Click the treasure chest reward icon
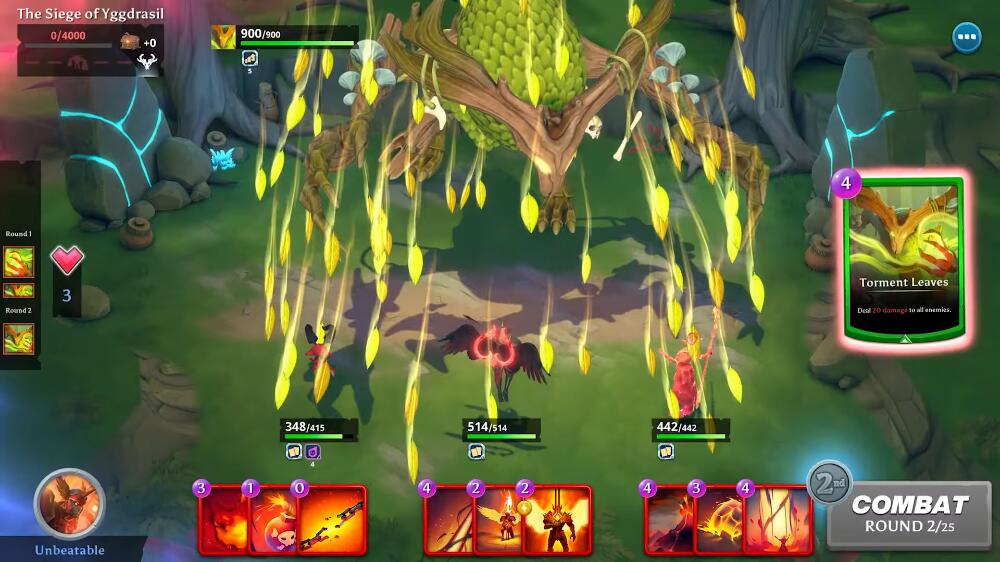This screenshot has height=562, width=1000. click(130, 42)
